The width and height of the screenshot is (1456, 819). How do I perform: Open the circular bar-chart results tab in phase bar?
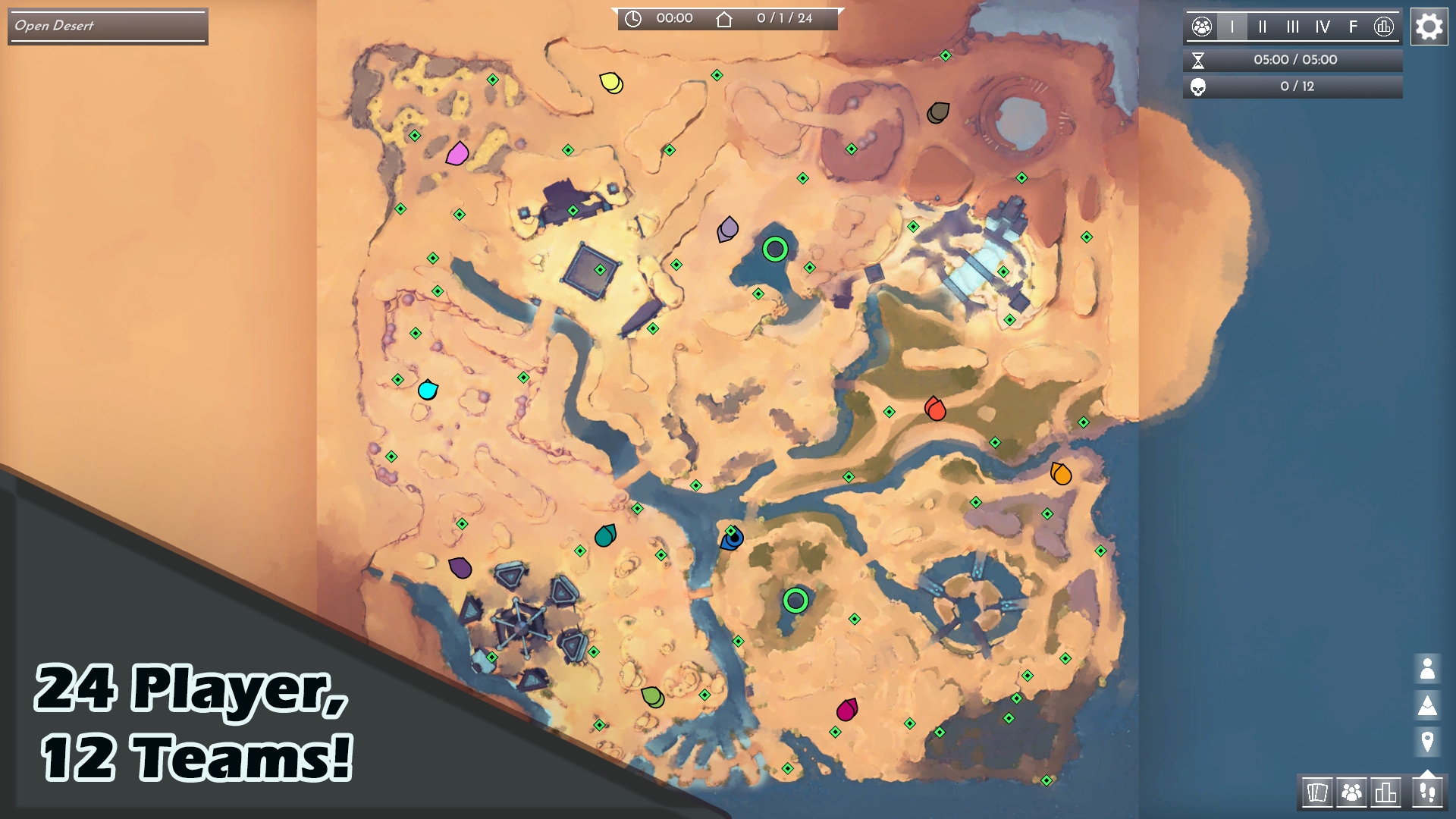pos(1384,27)
